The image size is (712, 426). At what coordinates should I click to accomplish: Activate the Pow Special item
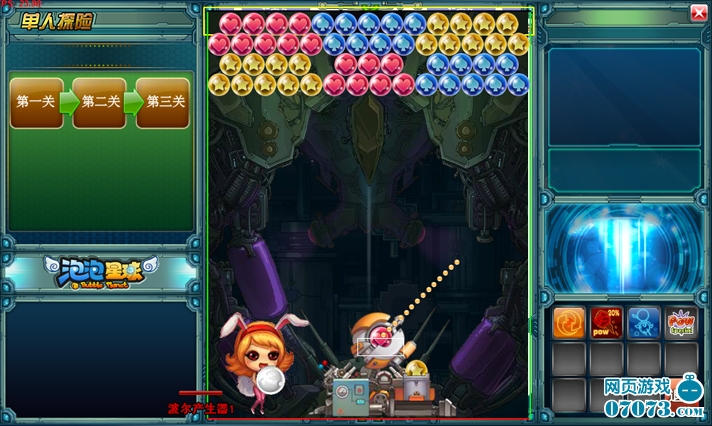pos(681,322)
